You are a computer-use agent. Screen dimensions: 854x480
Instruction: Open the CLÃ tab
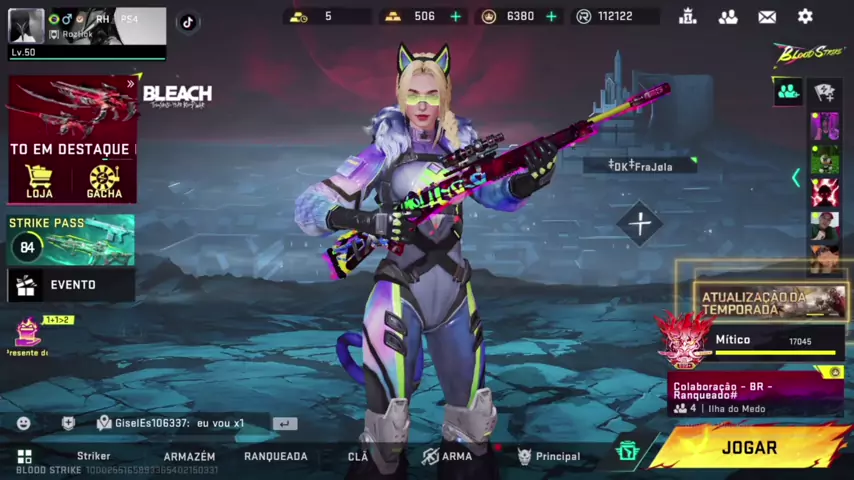click(x=358, y=456)
